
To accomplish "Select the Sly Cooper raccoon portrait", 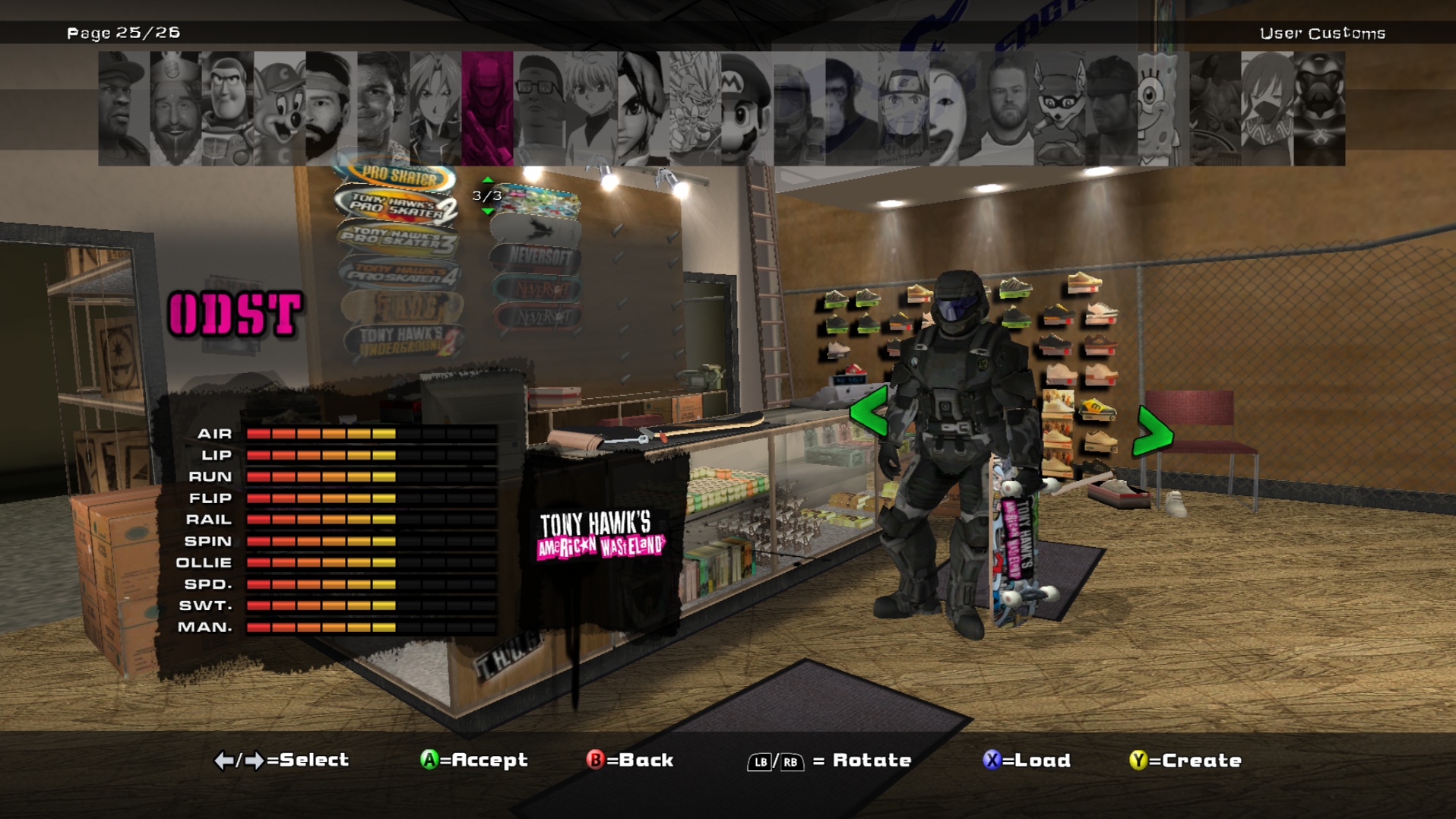I will pyautogui.click(x=1059, y=108).
